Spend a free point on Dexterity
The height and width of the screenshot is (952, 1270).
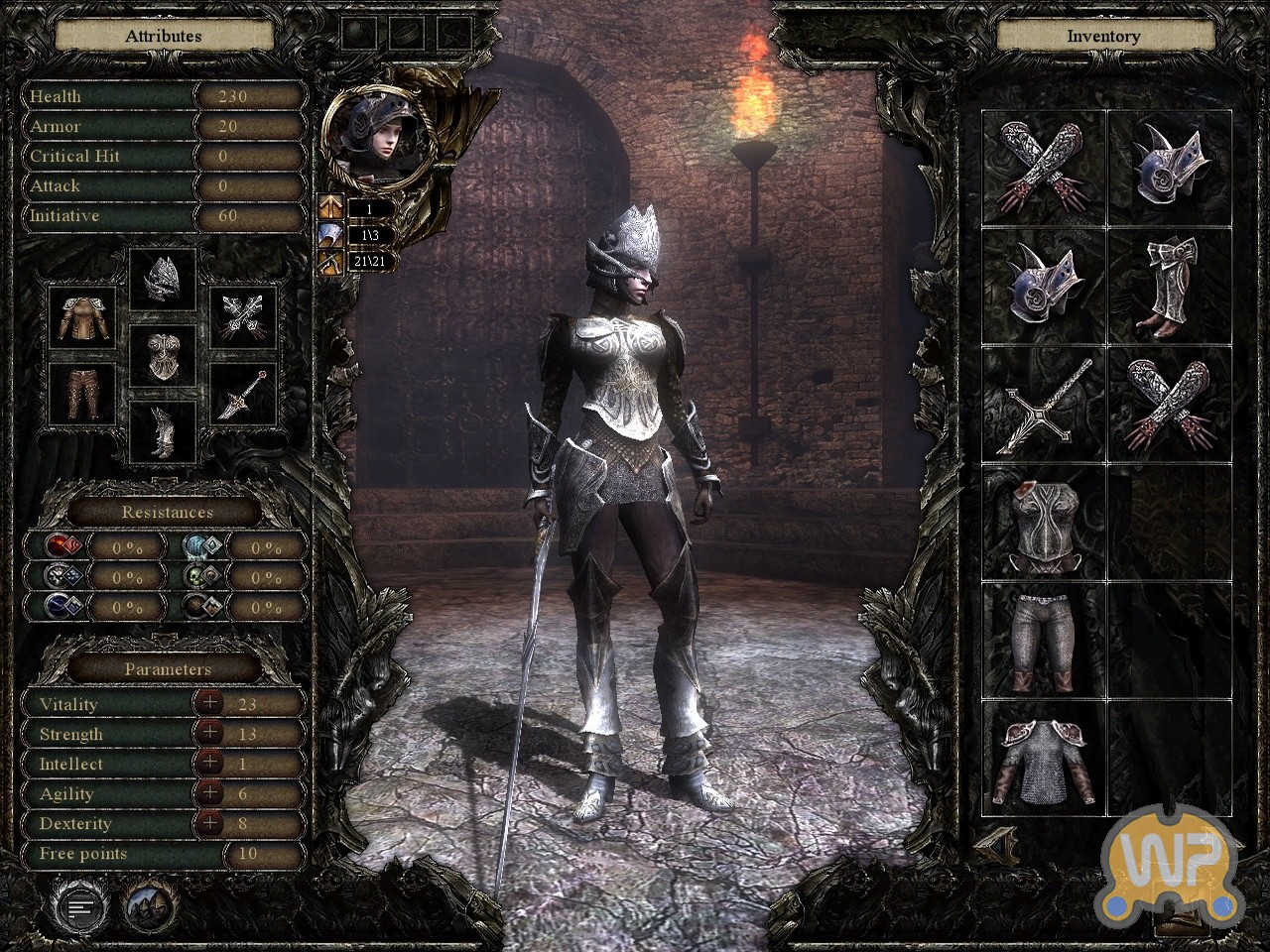coord(209,822)
